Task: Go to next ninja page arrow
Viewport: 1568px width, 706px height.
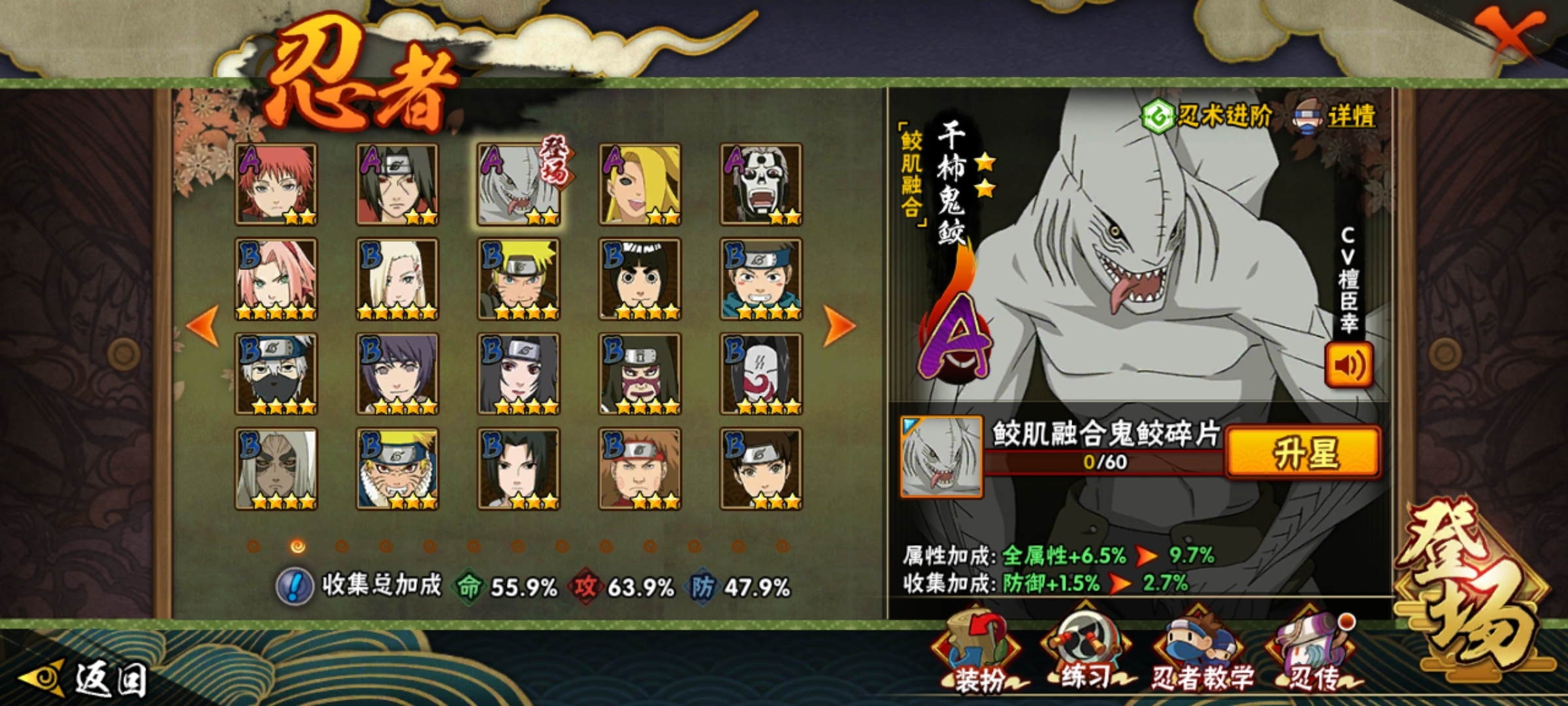Action: point(838,326)
